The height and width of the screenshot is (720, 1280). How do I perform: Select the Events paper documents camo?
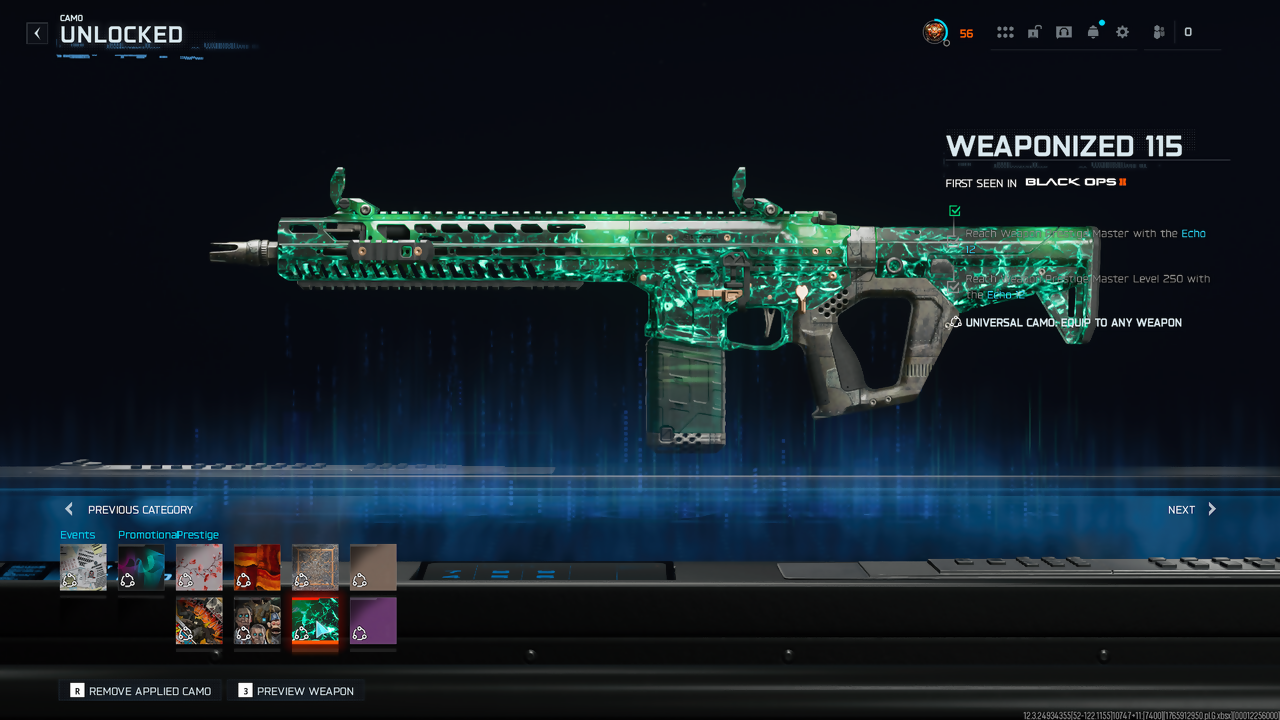(x=83, y=567)
